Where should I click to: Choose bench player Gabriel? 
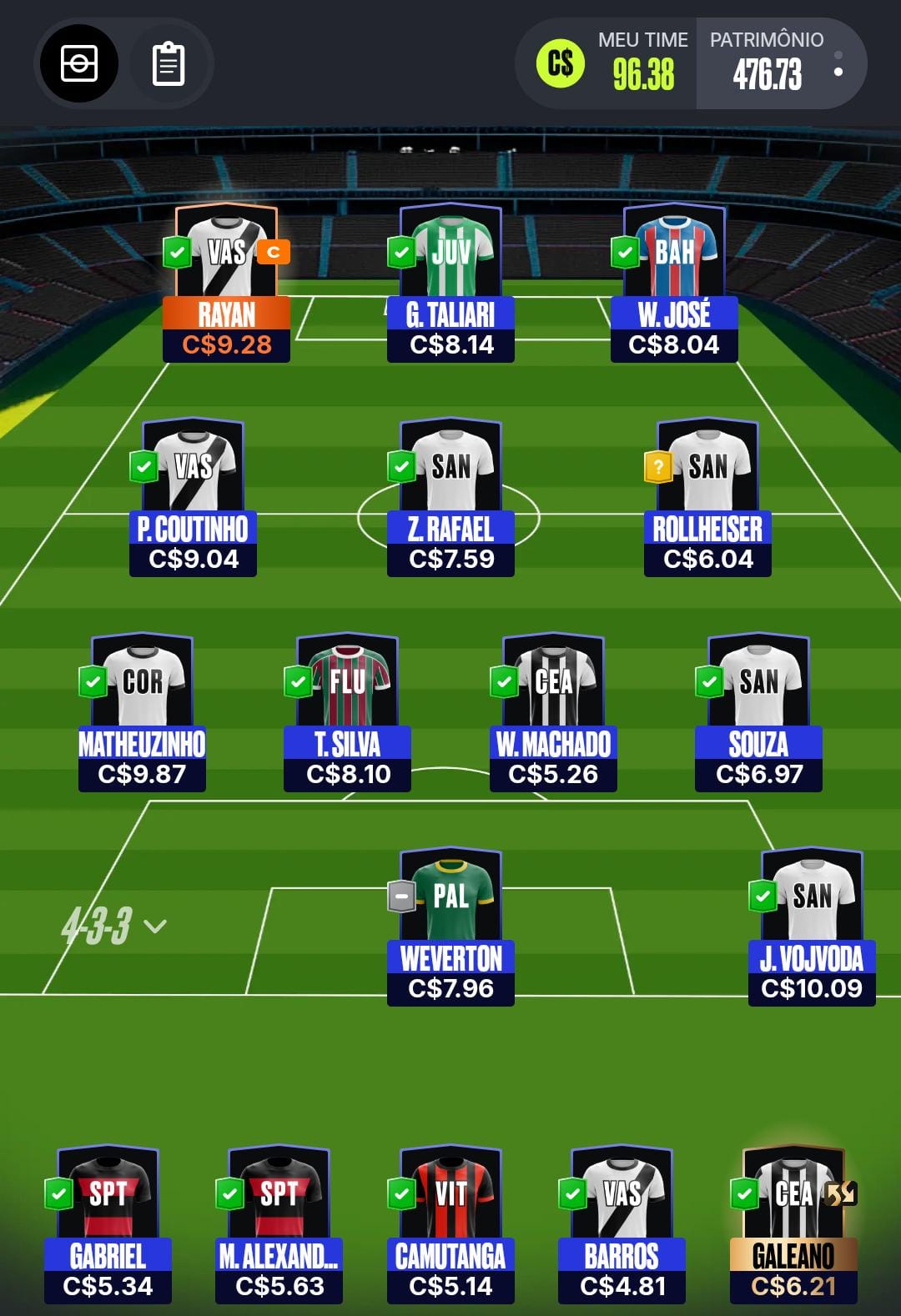(x=108, y=1225)
